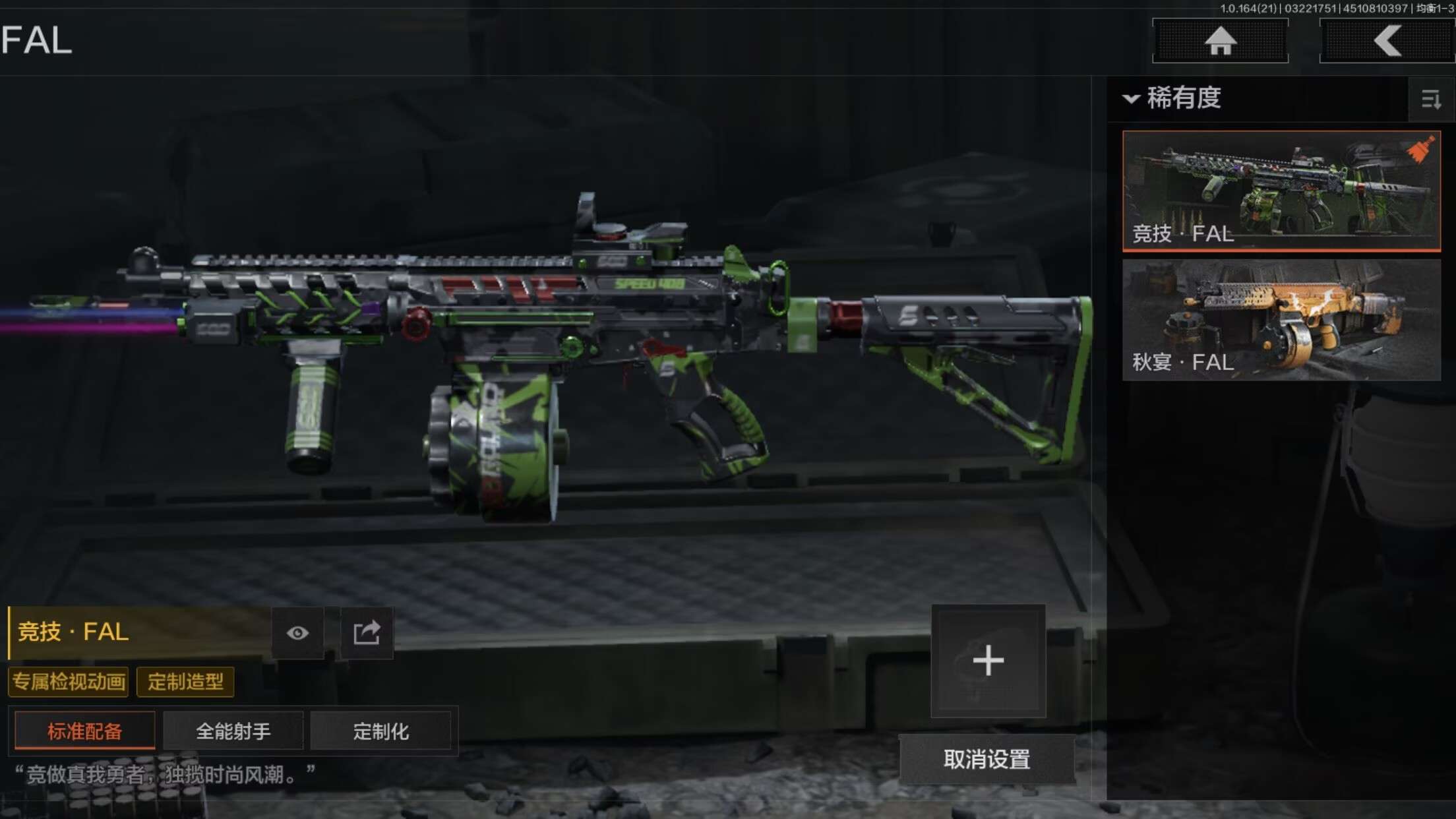Share the weapon skin

[x=367, y=633]
